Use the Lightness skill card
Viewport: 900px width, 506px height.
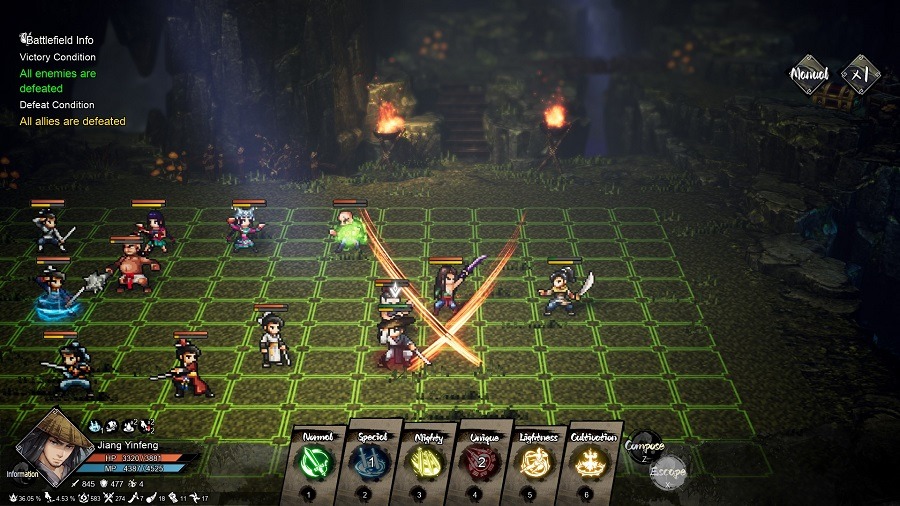coord(537,463)
